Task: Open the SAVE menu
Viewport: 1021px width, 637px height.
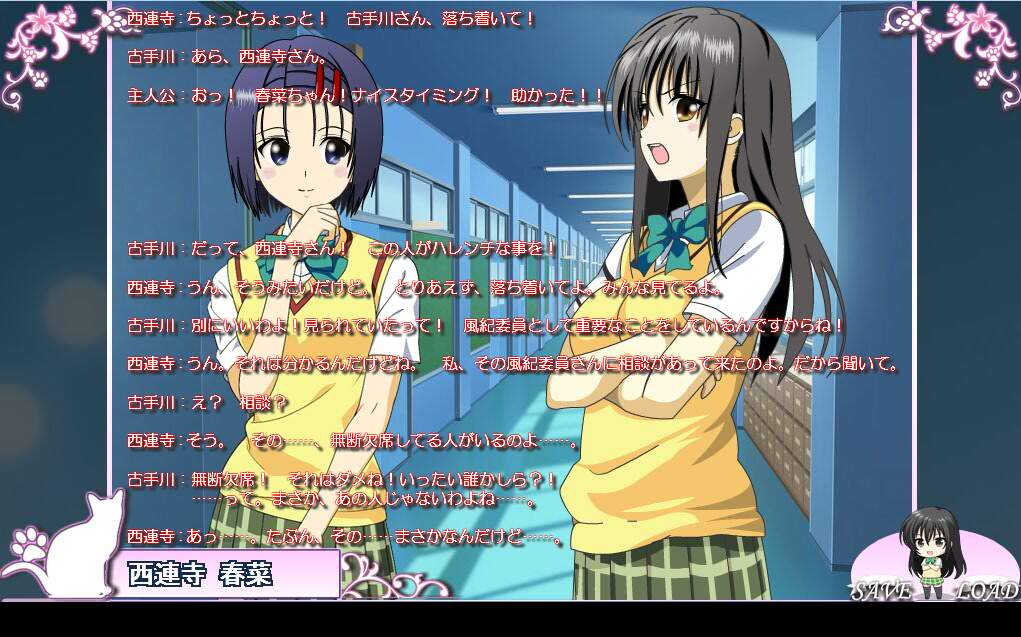Action: (x=881, y=590)
